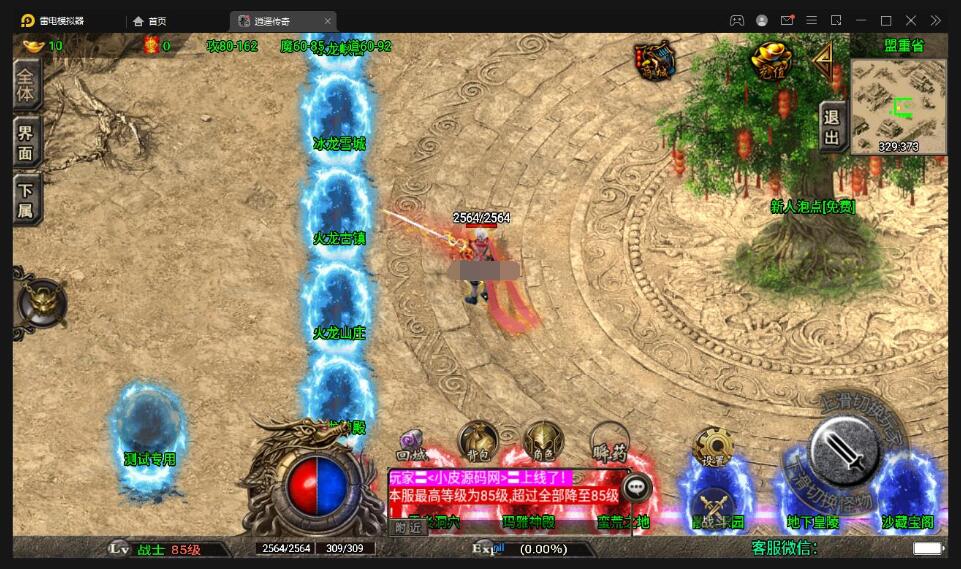Viewport: 961px width, 569px height.
Task: Close the emulator window
Action: [910, 21]
